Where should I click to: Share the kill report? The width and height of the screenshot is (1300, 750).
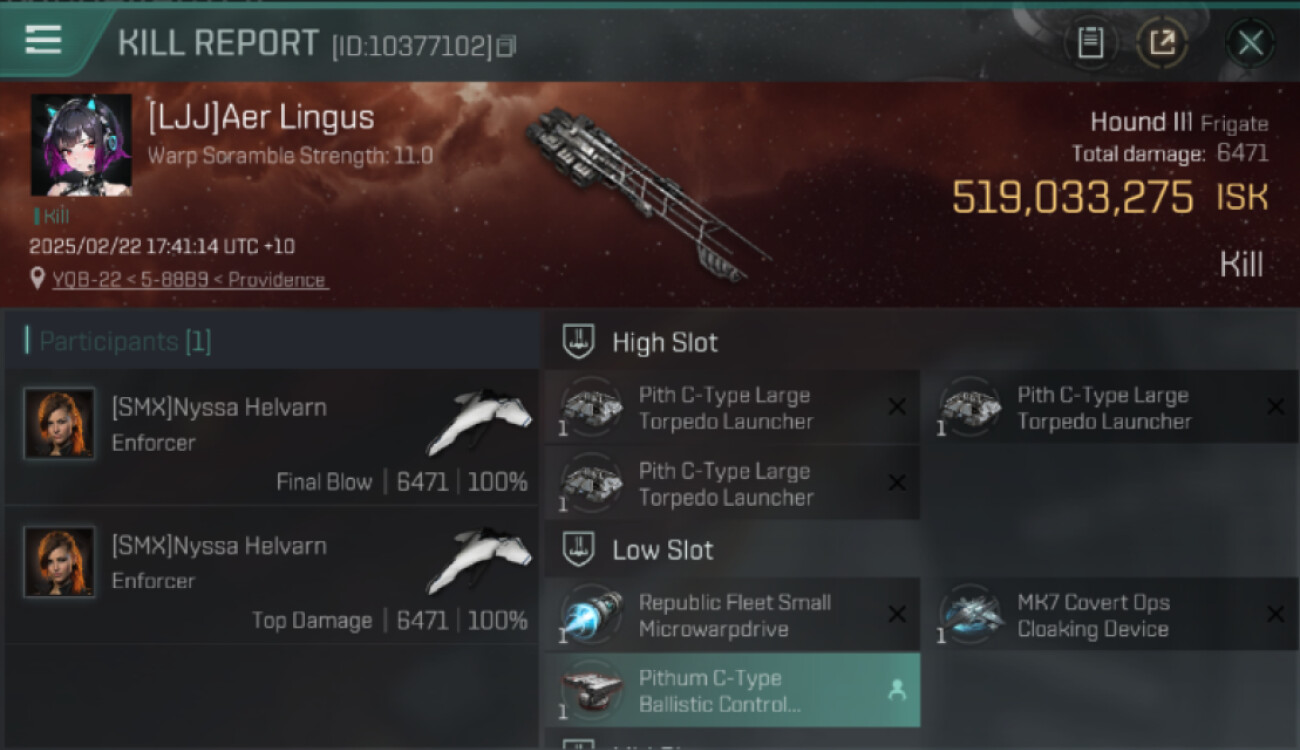pyautogui.click(x=1162, y=43)
